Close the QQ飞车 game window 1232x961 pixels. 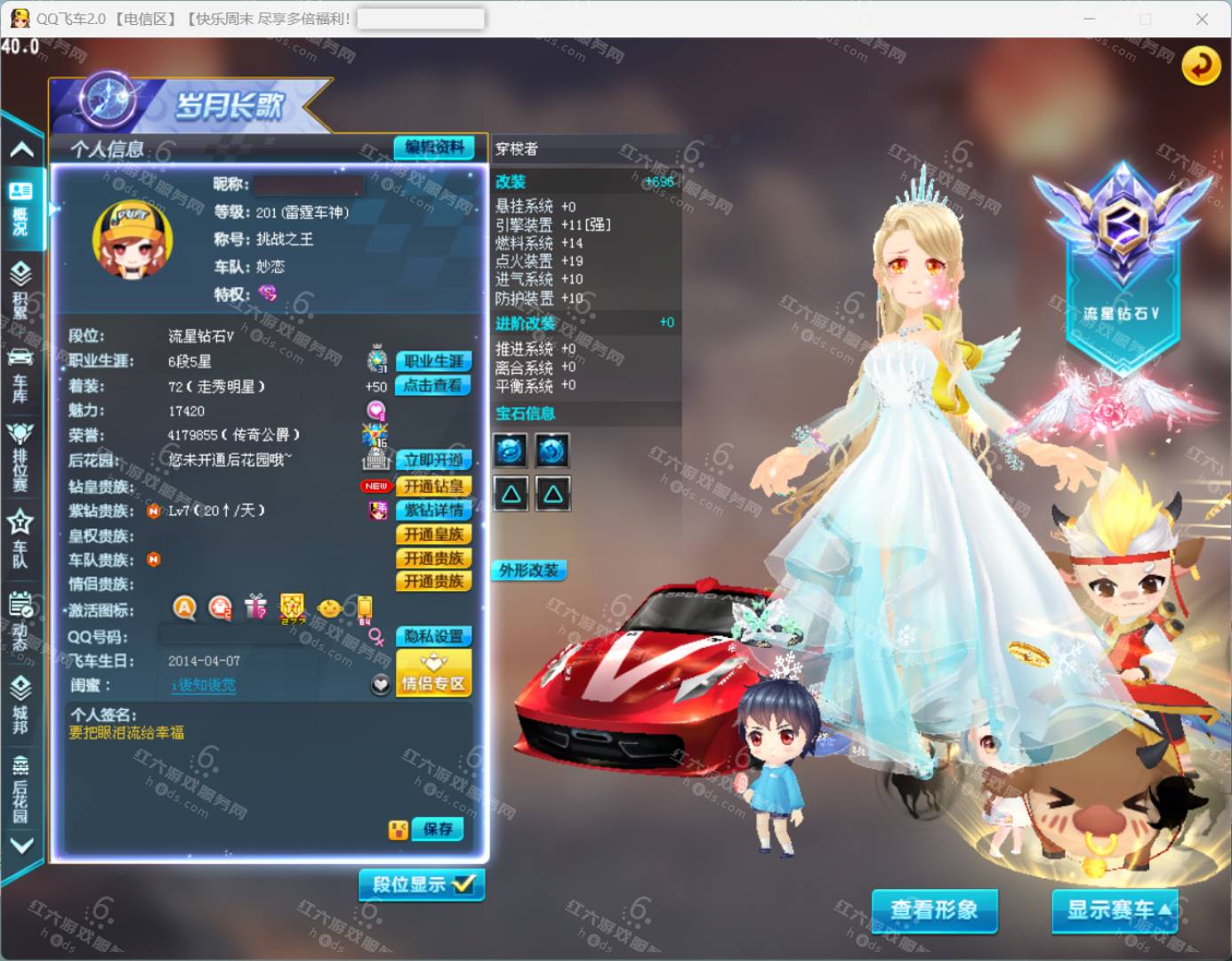point(1202,19)
